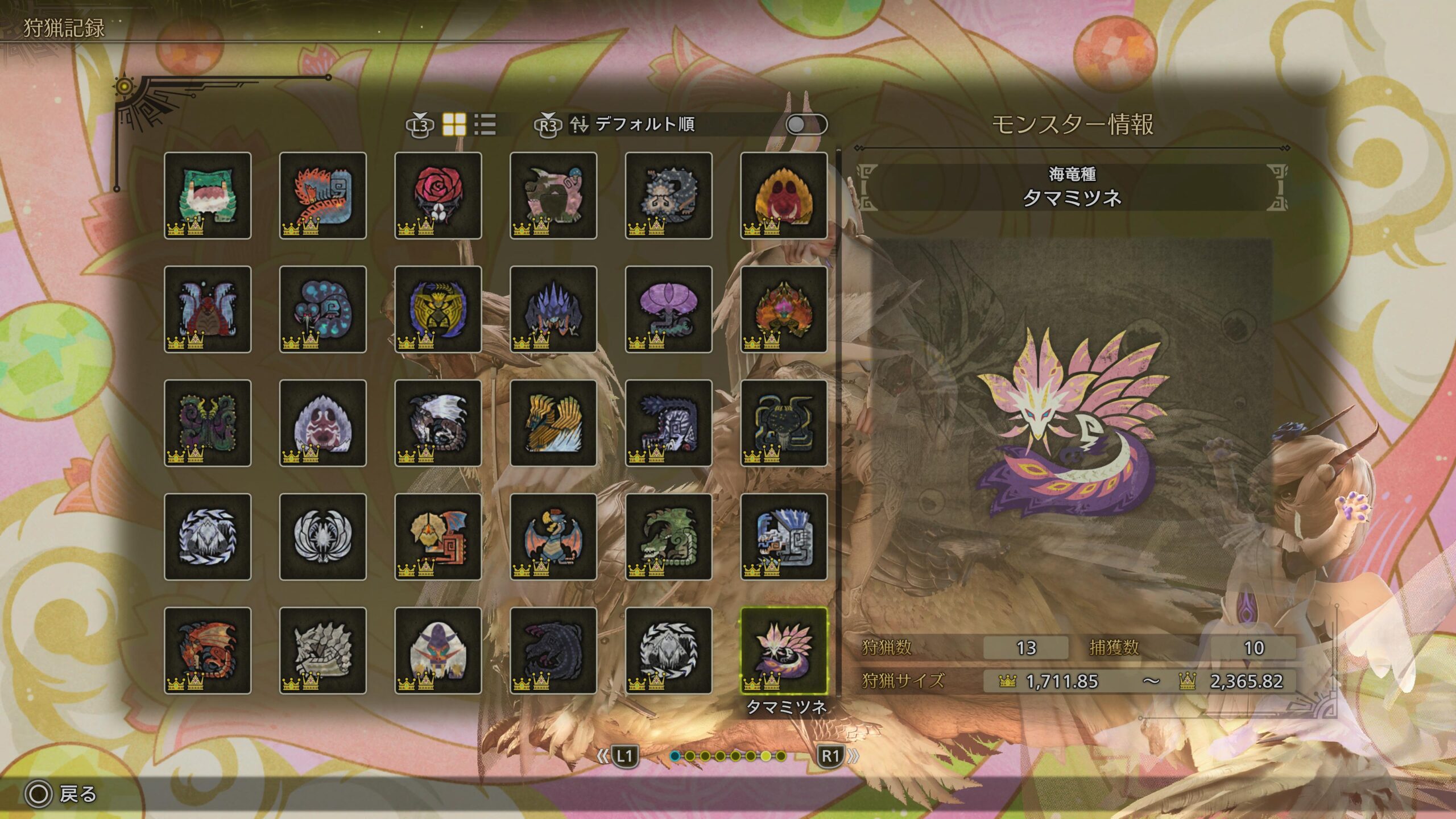Switch to grid view layout
Viewport: 1456px width, 819px height.
tap(454, 124)
